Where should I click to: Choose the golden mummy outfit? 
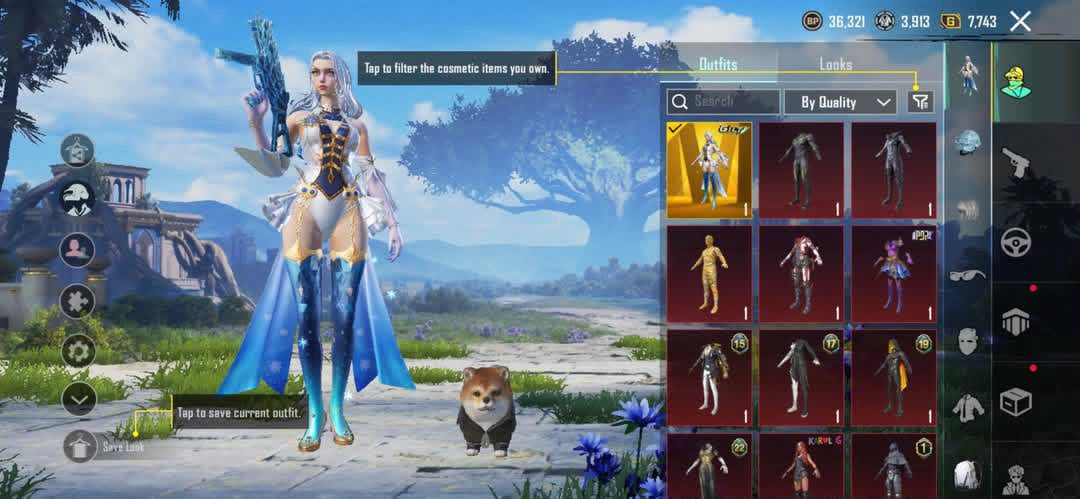tap(709, 274)
